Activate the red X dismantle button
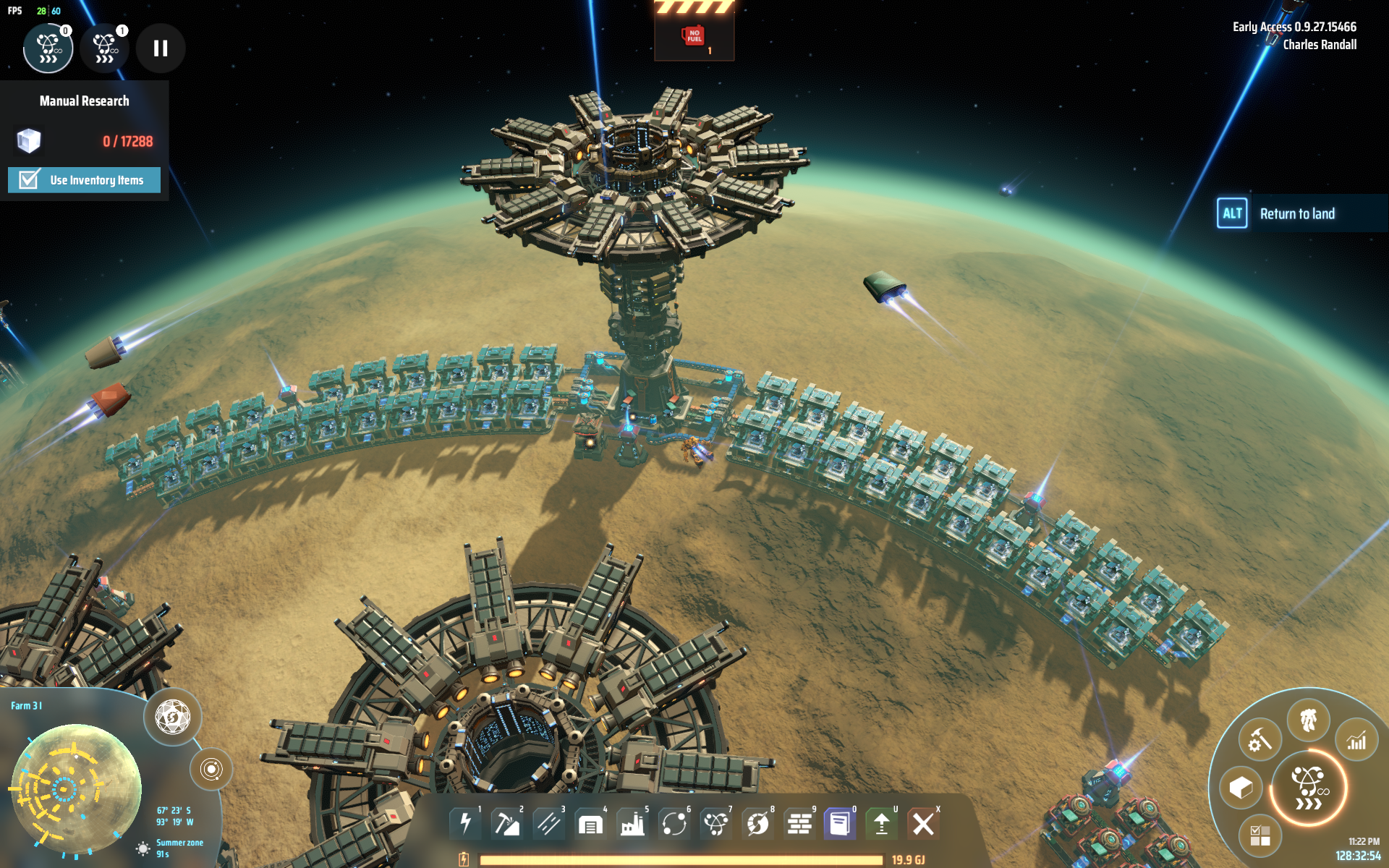 tap(923, 823)
